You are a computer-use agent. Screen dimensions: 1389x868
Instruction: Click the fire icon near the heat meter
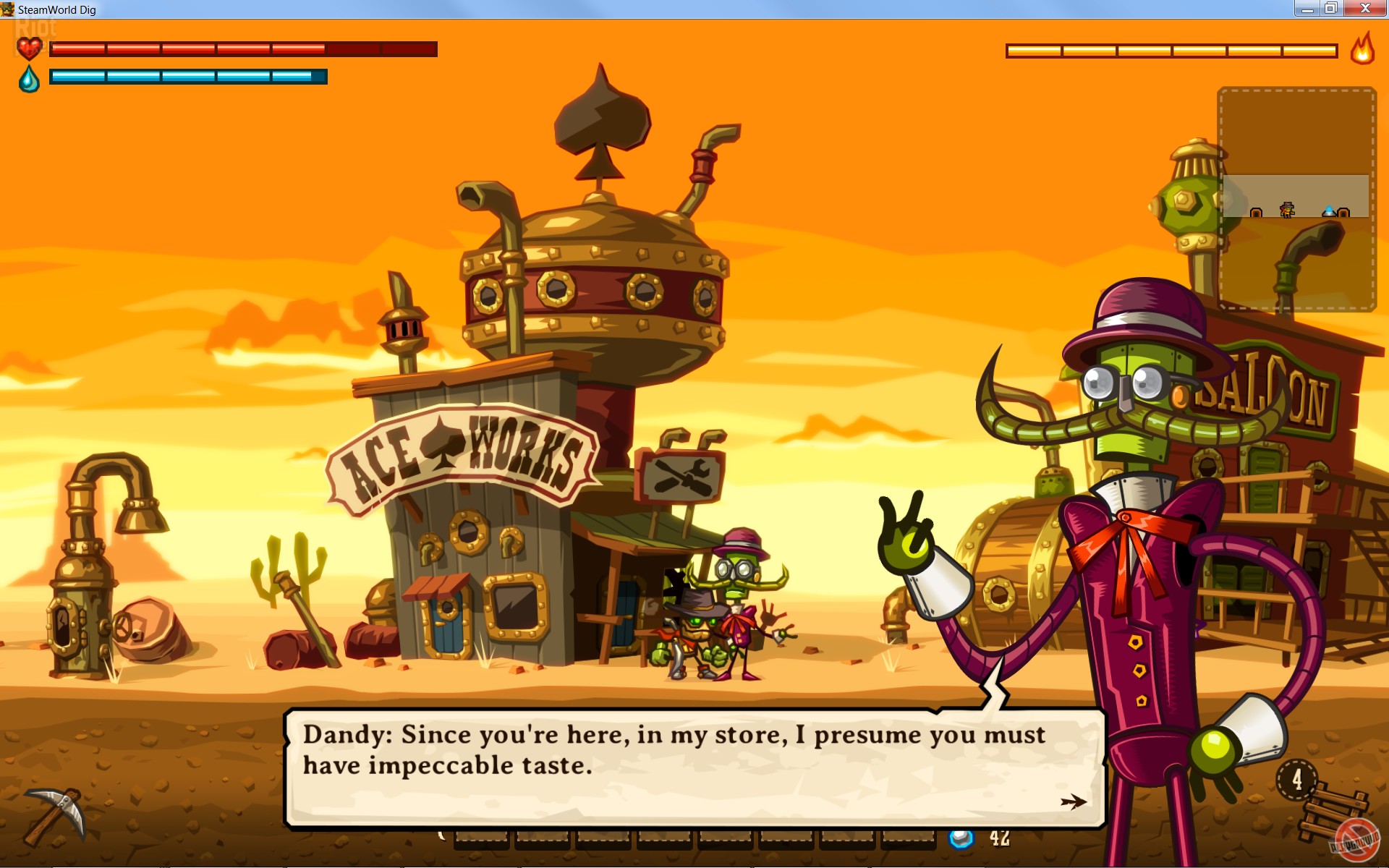1364,51
